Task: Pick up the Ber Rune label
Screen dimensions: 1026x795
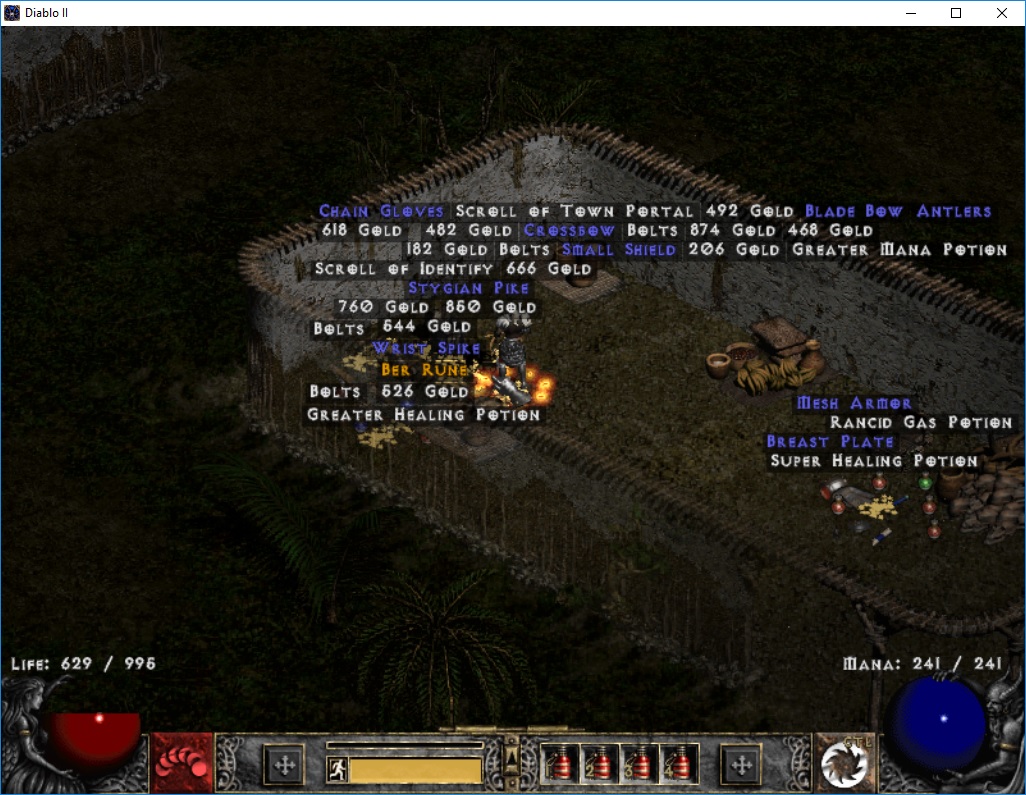Action: pyautogui.click(x=424, y=370)
